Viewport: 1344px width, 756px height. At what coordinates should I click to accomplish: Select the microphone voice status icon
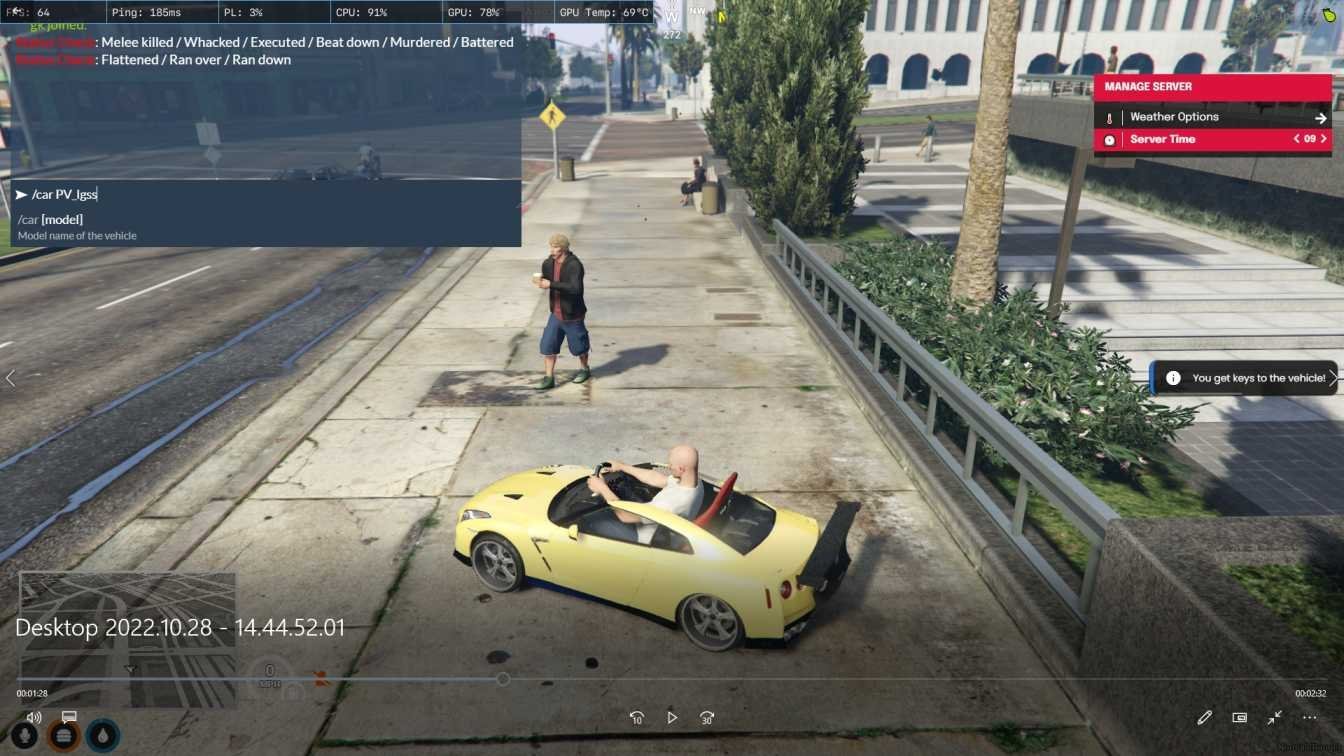[x=24, y=736]
